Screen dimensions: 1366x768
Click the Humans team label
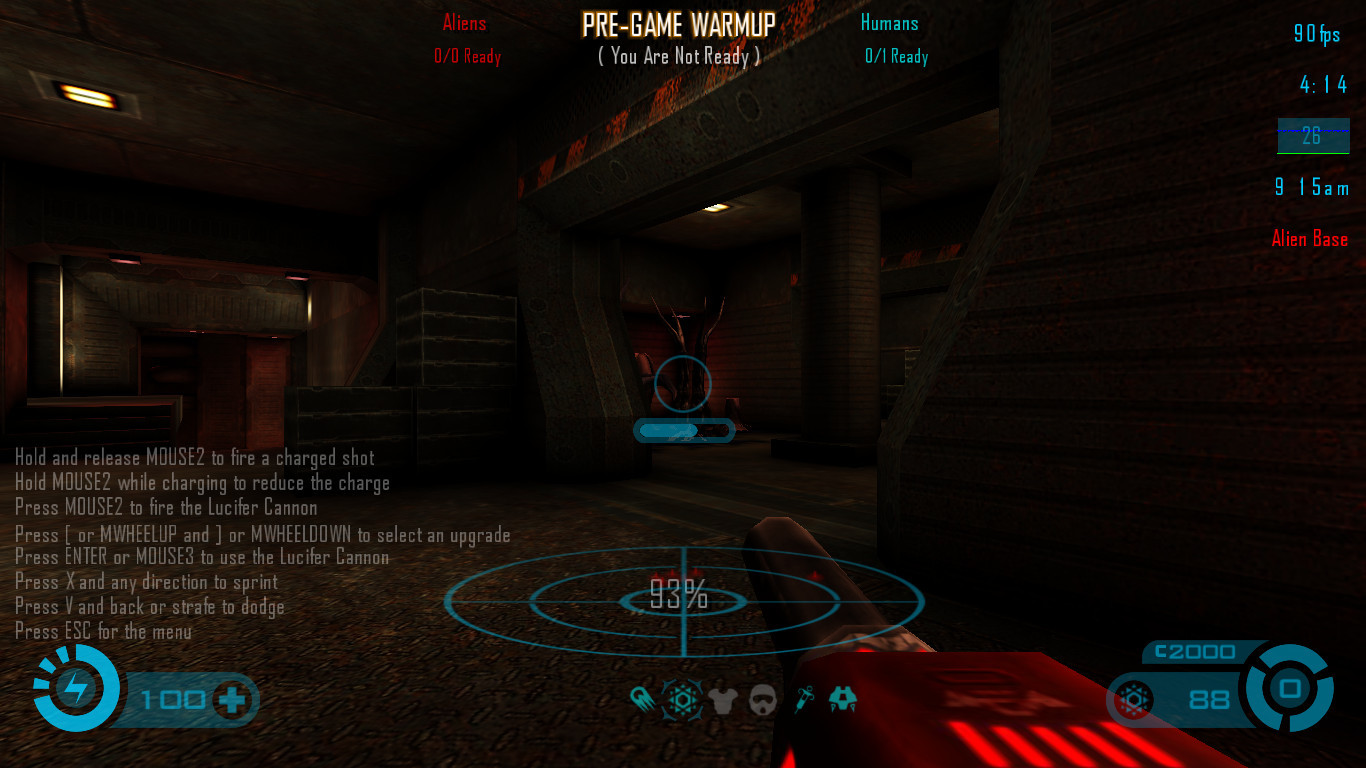pos(889,23)
